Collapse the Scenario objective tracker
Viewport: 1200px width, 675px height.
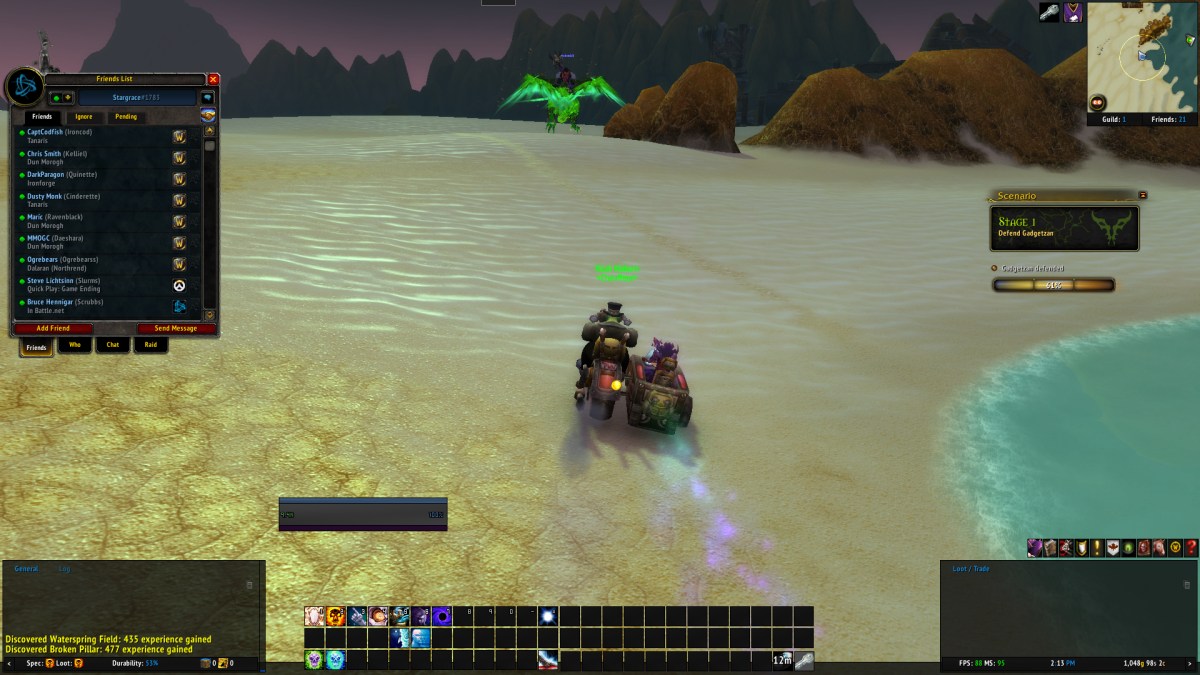click(1143, 195)
